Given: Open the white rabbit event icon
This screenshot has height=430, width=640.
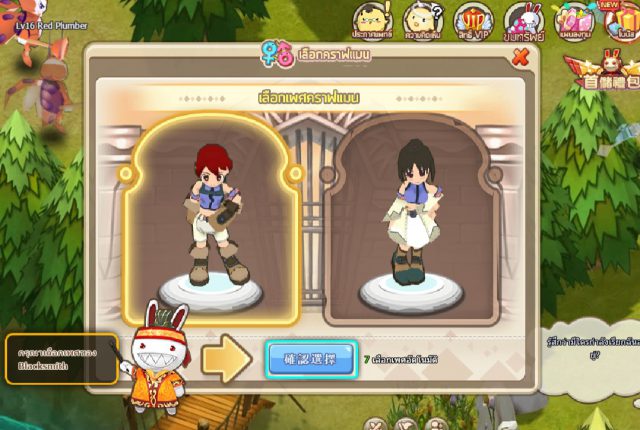Looking at the screenshot, I should coord(522,20).
